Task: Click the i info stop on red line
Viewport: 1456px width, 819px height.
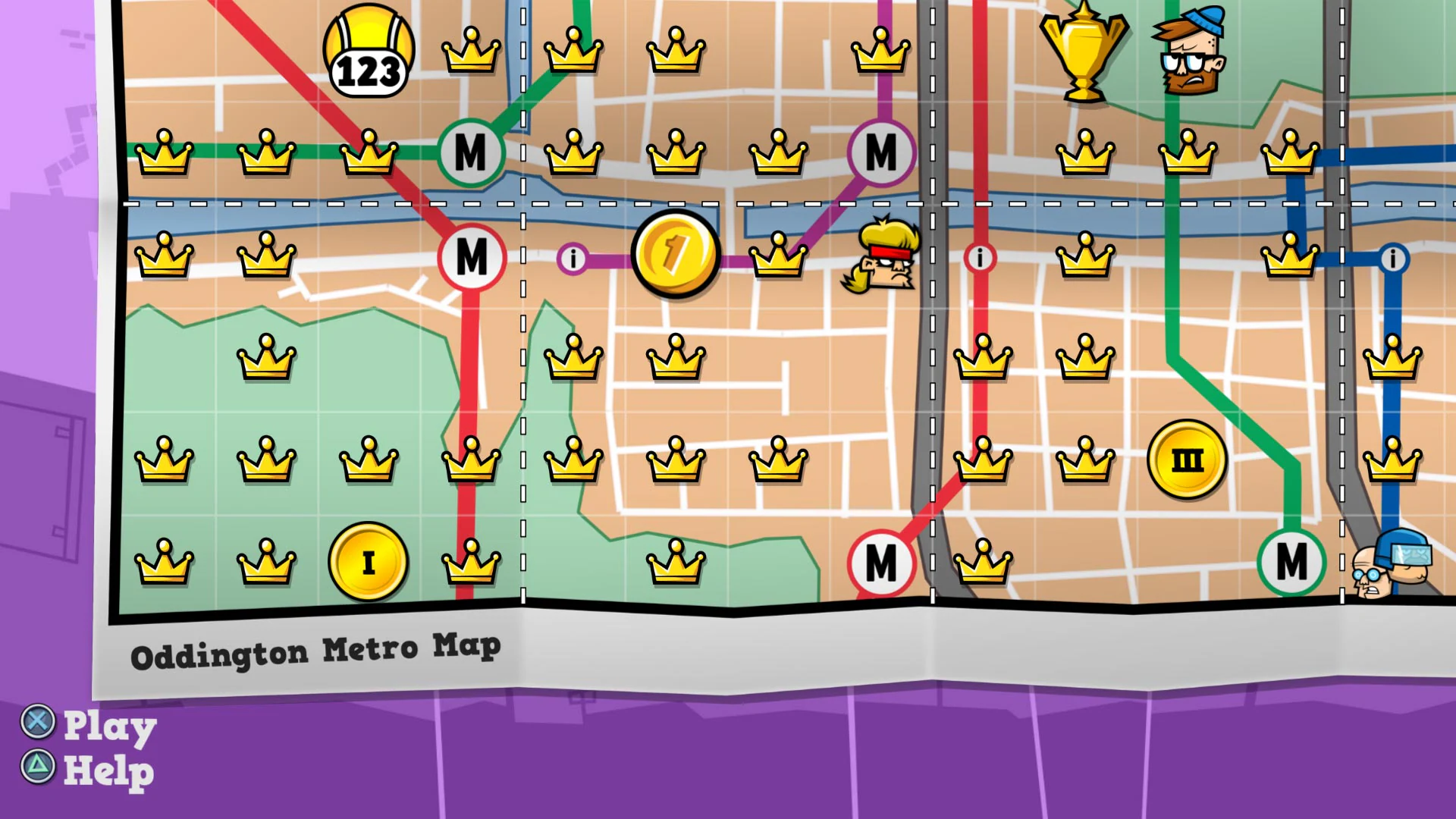Action: point(980,258)
